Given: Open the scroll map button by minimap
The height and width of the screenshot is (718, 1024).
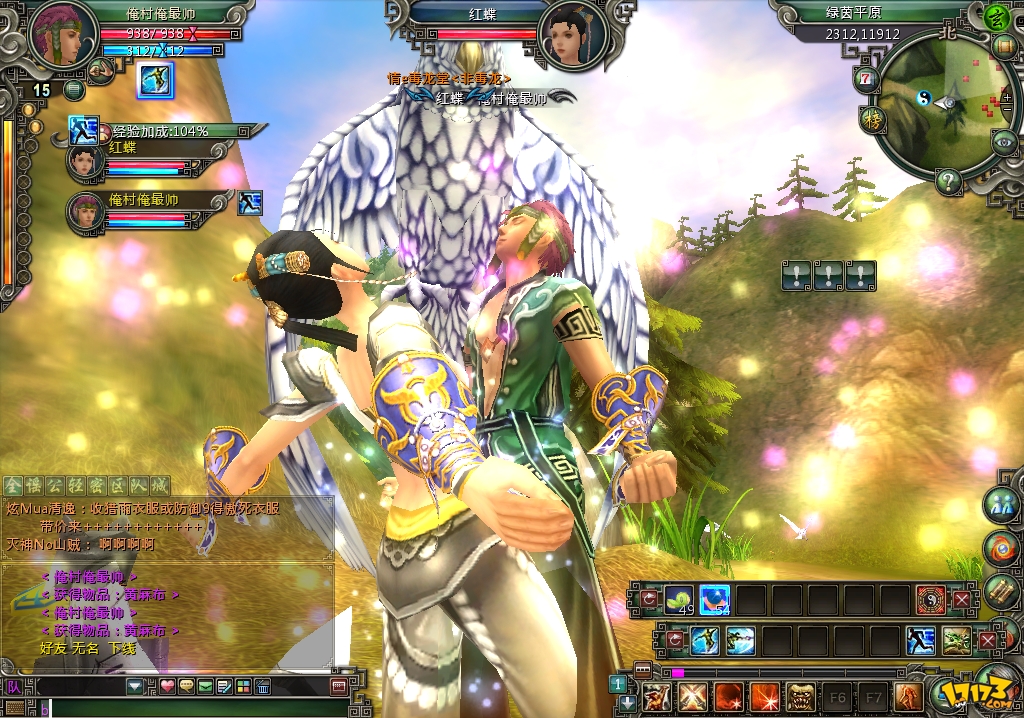Looking at the screenshot, I should coord(1003,47).
